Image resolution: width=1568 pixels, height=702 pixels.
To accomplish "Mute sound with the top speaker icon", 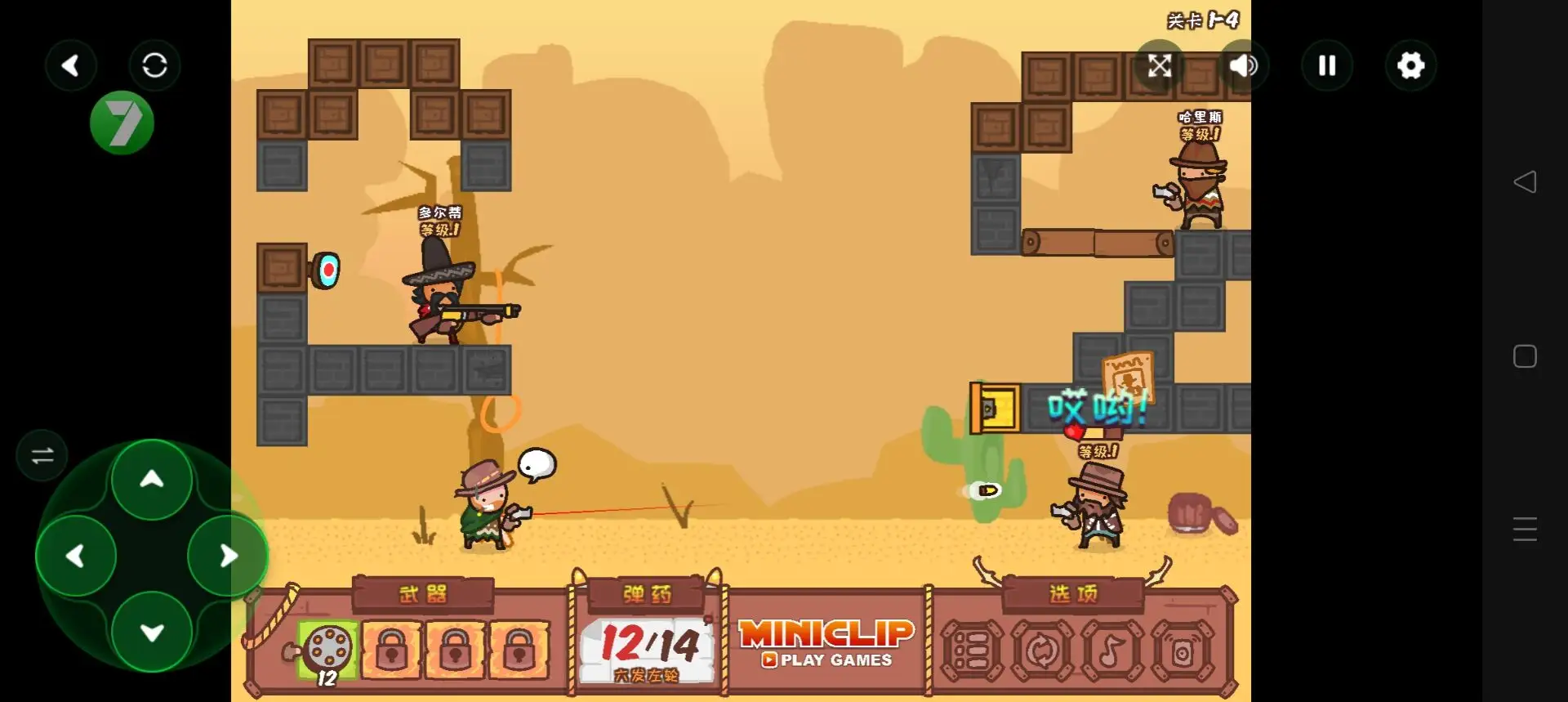I will point(1243,65).
